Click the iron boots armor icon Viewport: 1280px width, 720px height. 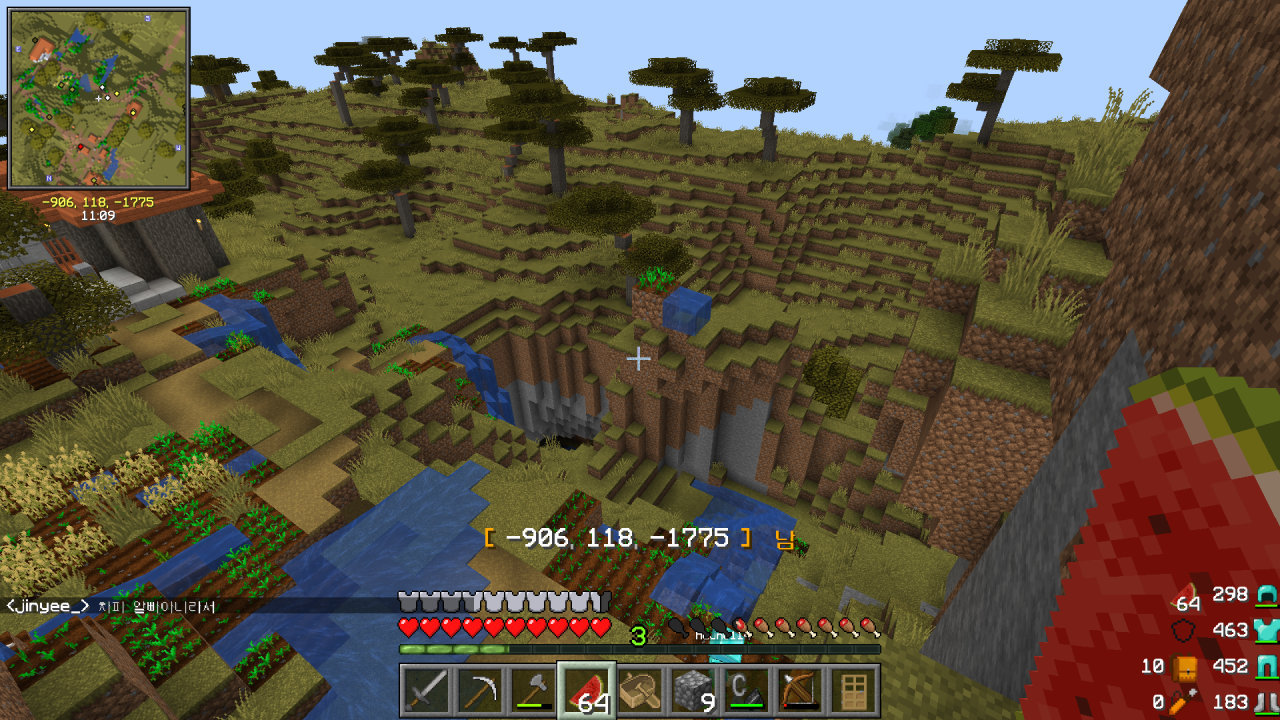pos(1266,702)
